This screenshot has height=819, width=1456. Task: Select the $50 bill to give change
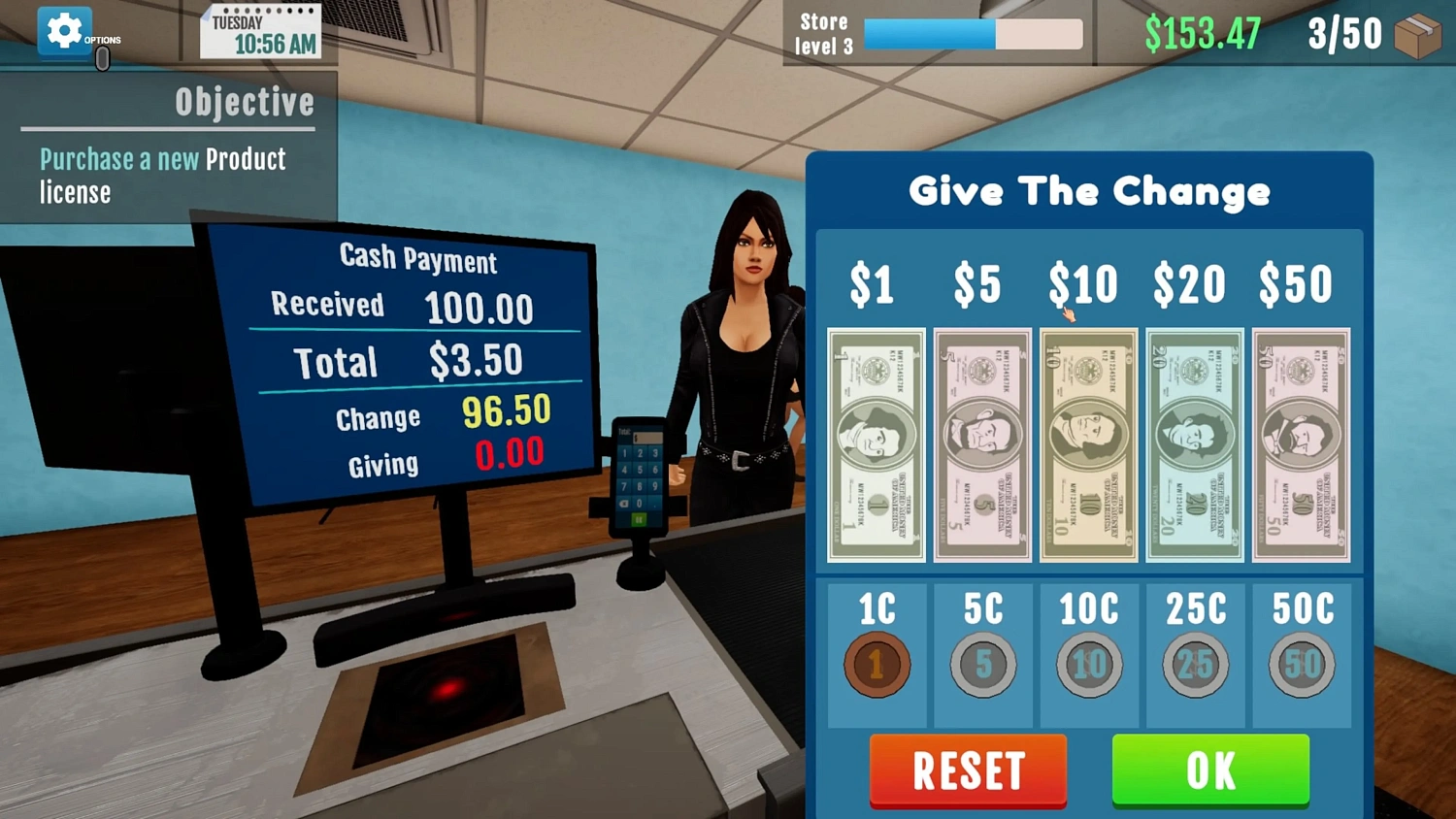1301,444
